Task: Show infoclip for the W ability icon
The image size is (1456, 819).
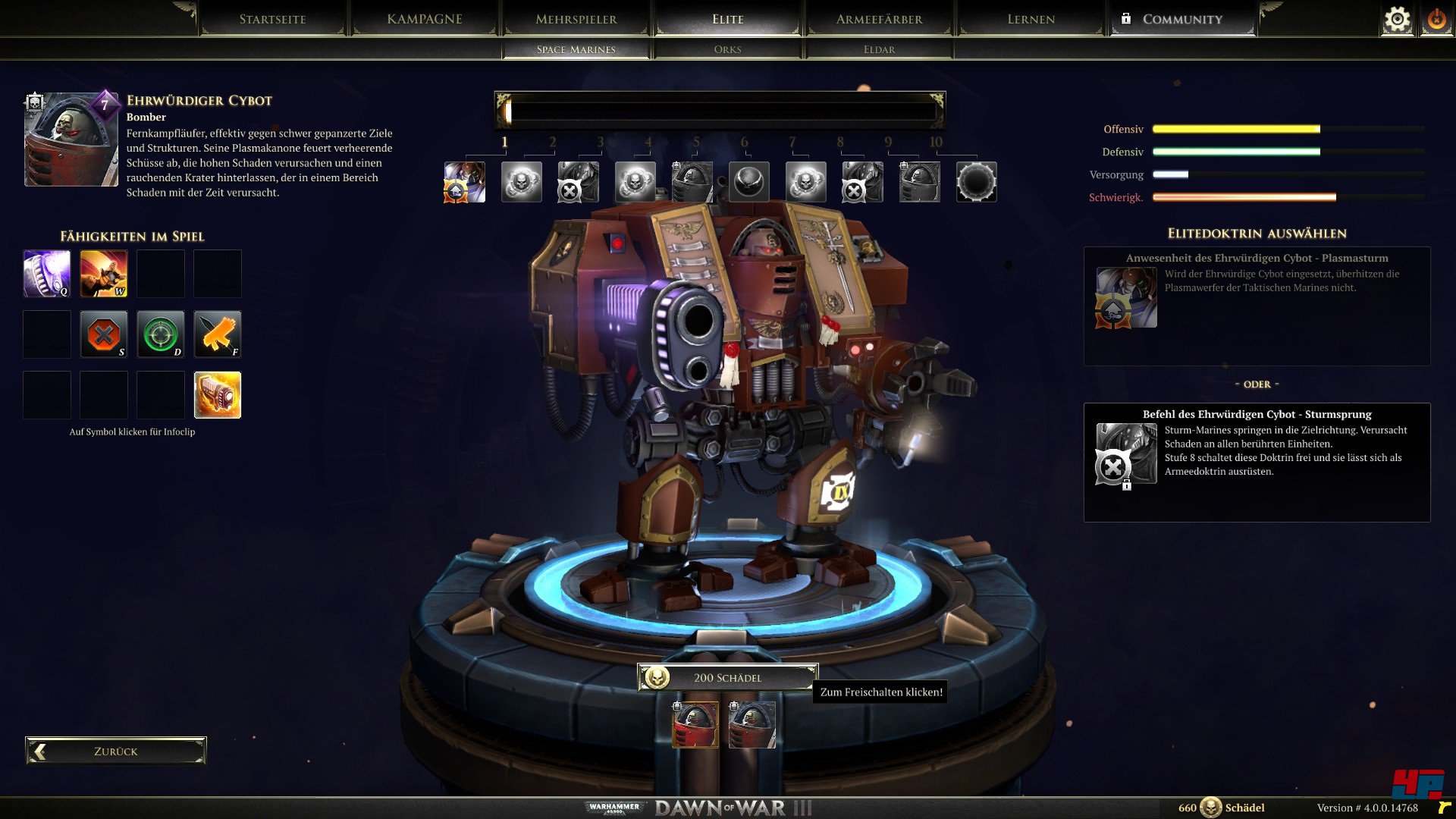Action: click(104, 273)
